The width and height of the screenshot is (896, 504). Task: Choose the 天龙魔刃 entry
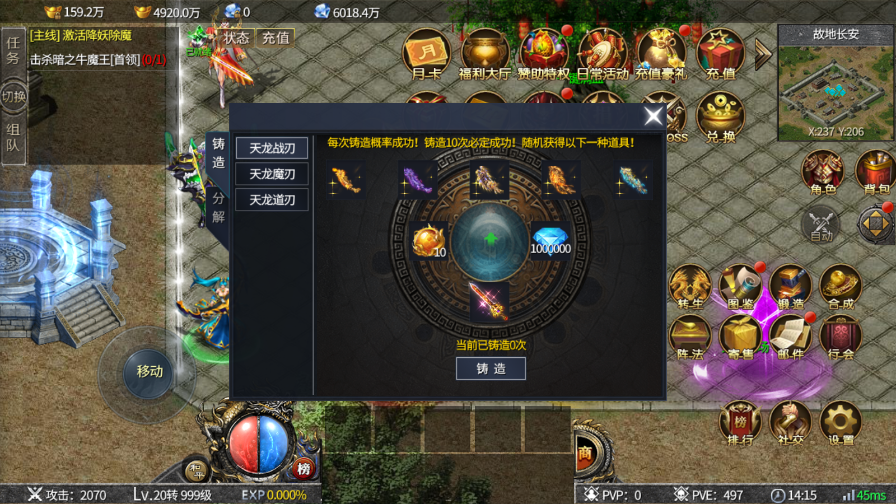click(x=272, y=174)
